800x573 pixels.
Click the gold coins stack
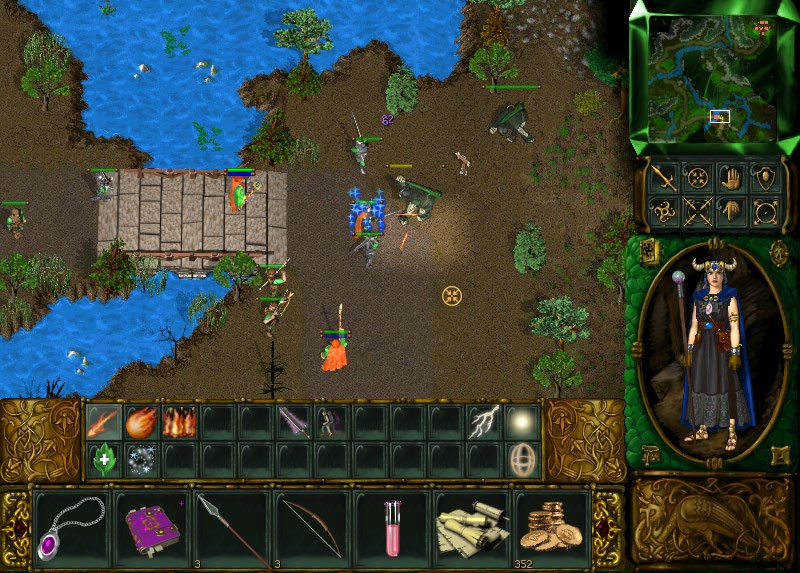[550, 528]
